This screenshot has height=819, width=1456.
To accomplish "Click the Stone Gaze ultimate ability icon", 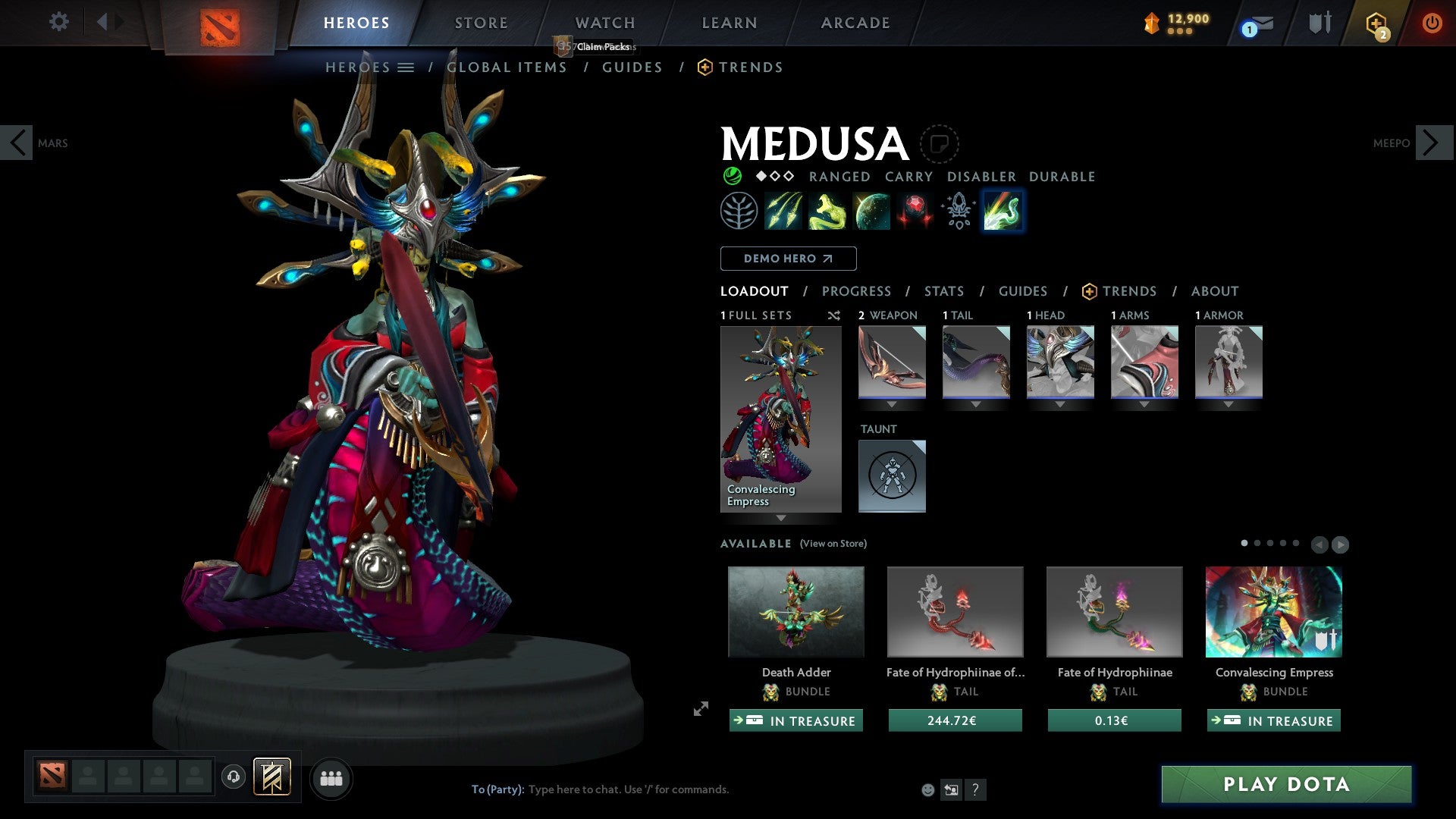I will point(915,210).
